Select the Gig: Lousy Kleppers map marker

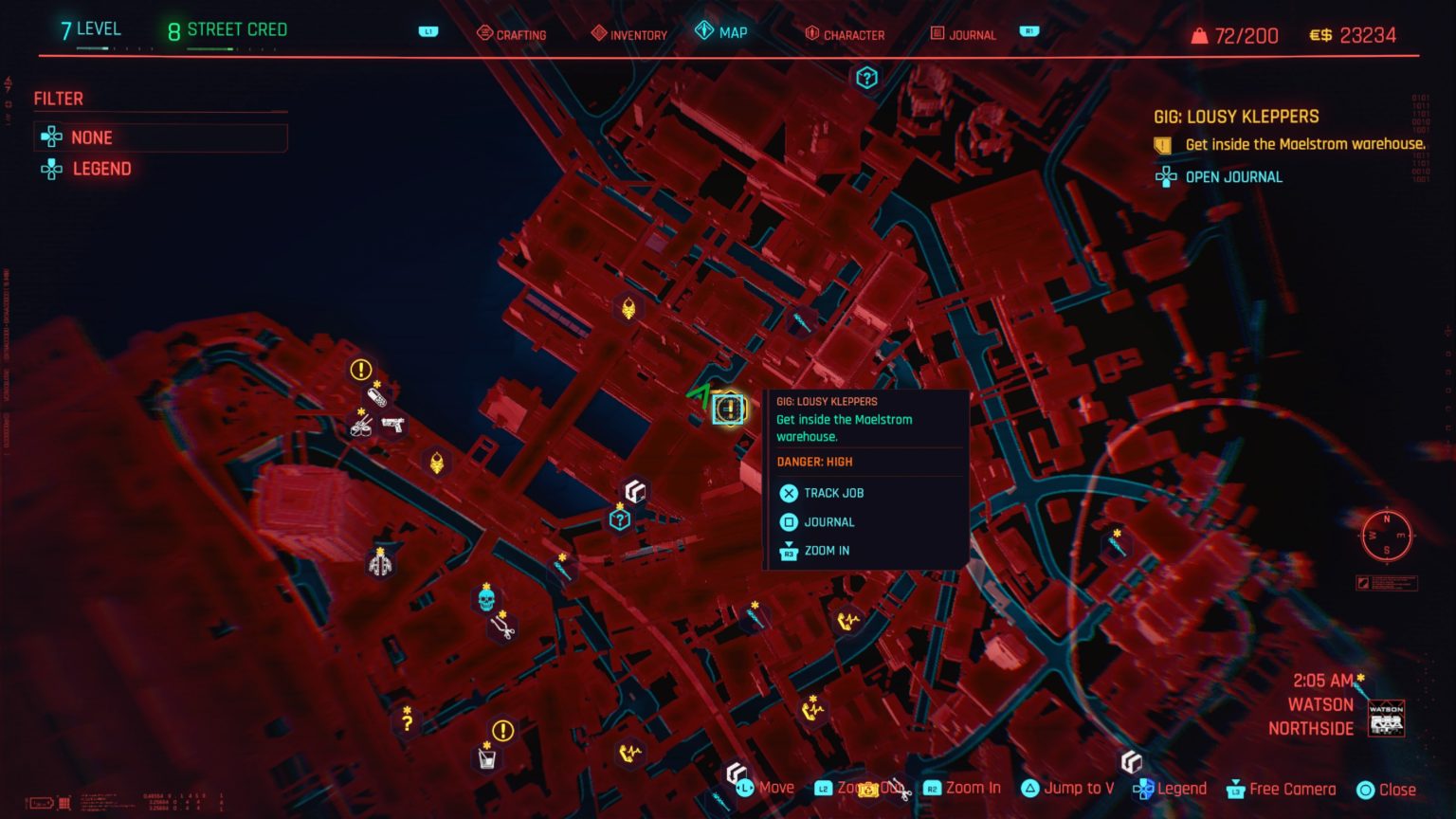[x=728, y=409]
